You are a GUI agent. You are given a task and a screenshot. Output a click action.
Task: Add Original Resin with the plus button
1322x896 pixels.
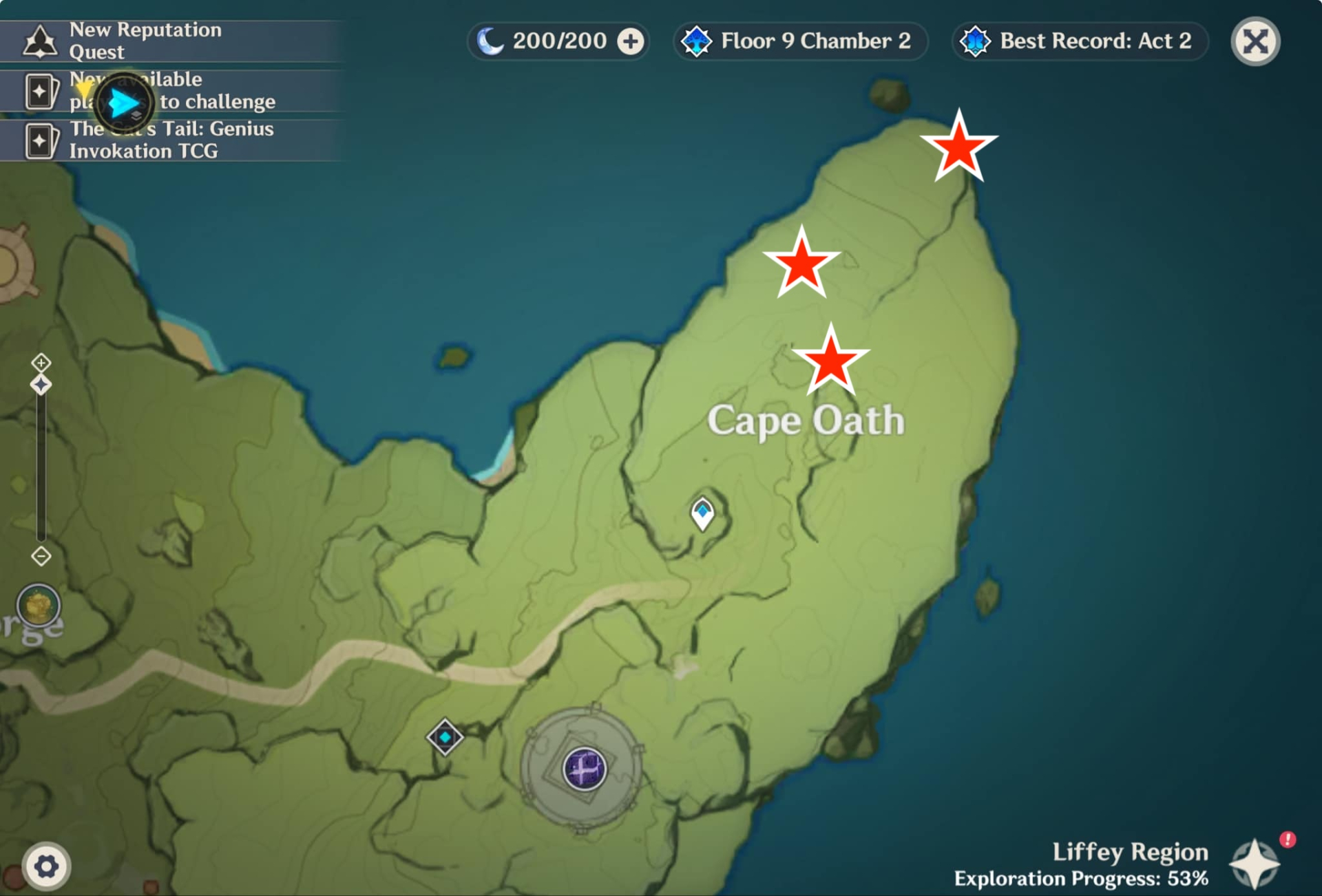(x=631, y=41)
